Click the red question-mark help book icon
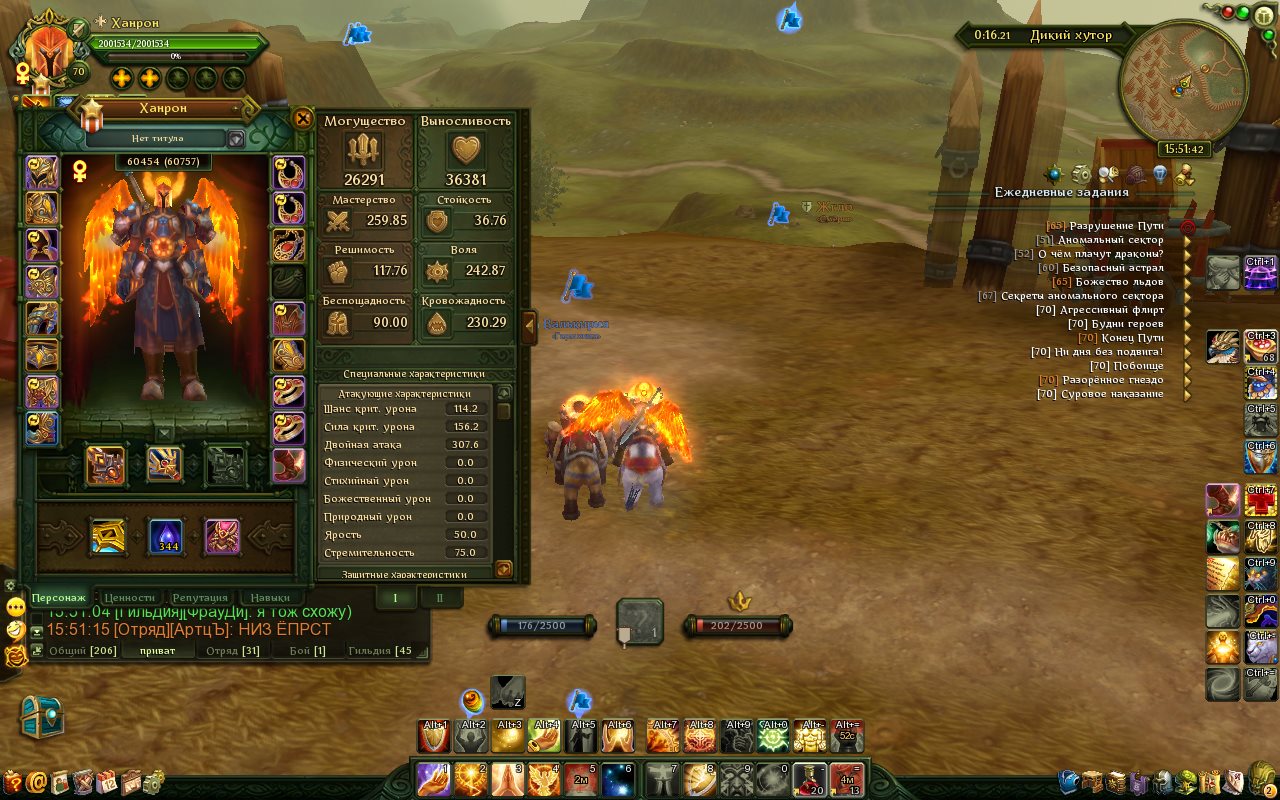 (13, 782)
